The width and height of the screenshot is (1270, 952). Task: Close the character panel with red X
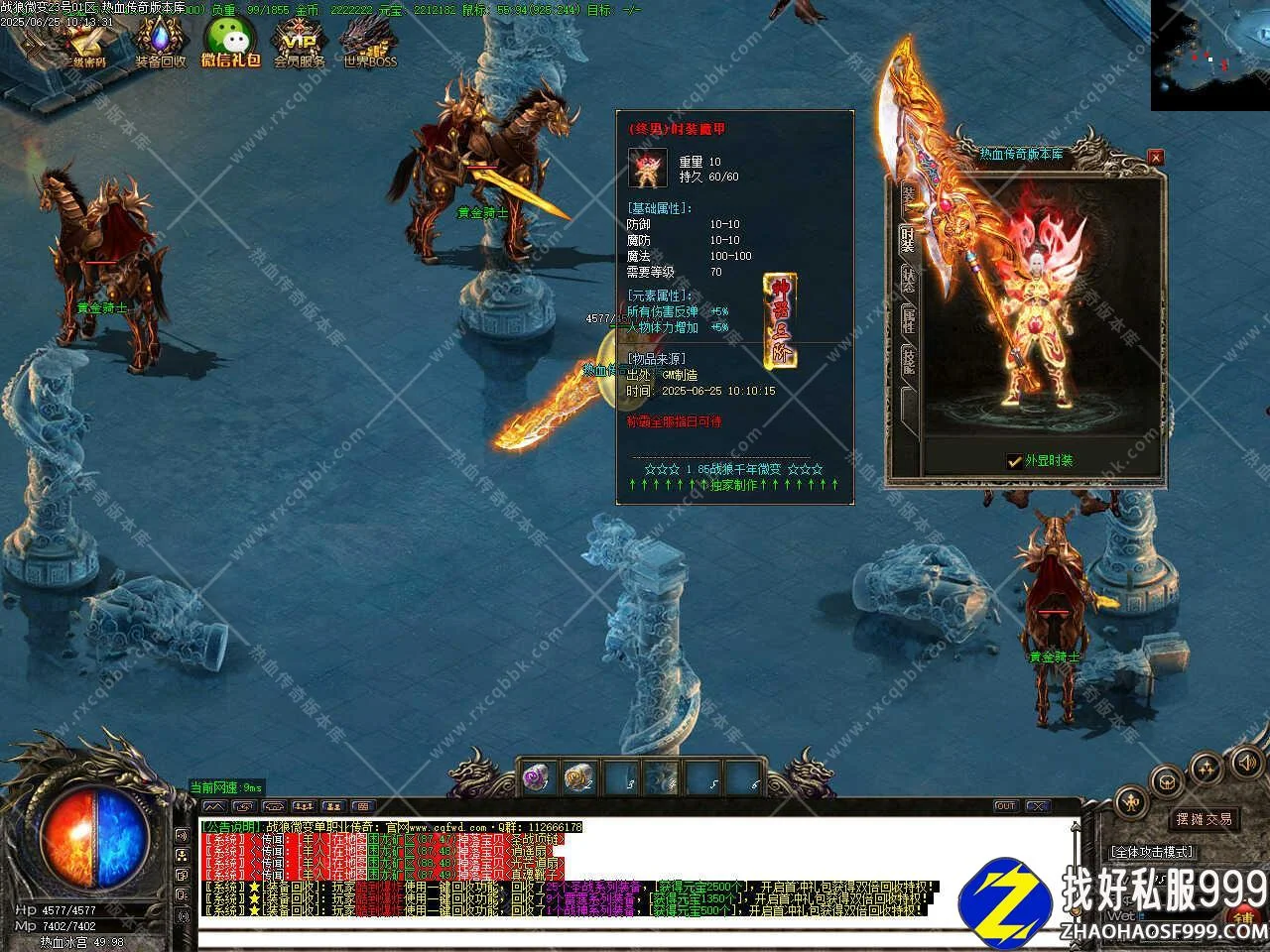tap(1155, 157)
